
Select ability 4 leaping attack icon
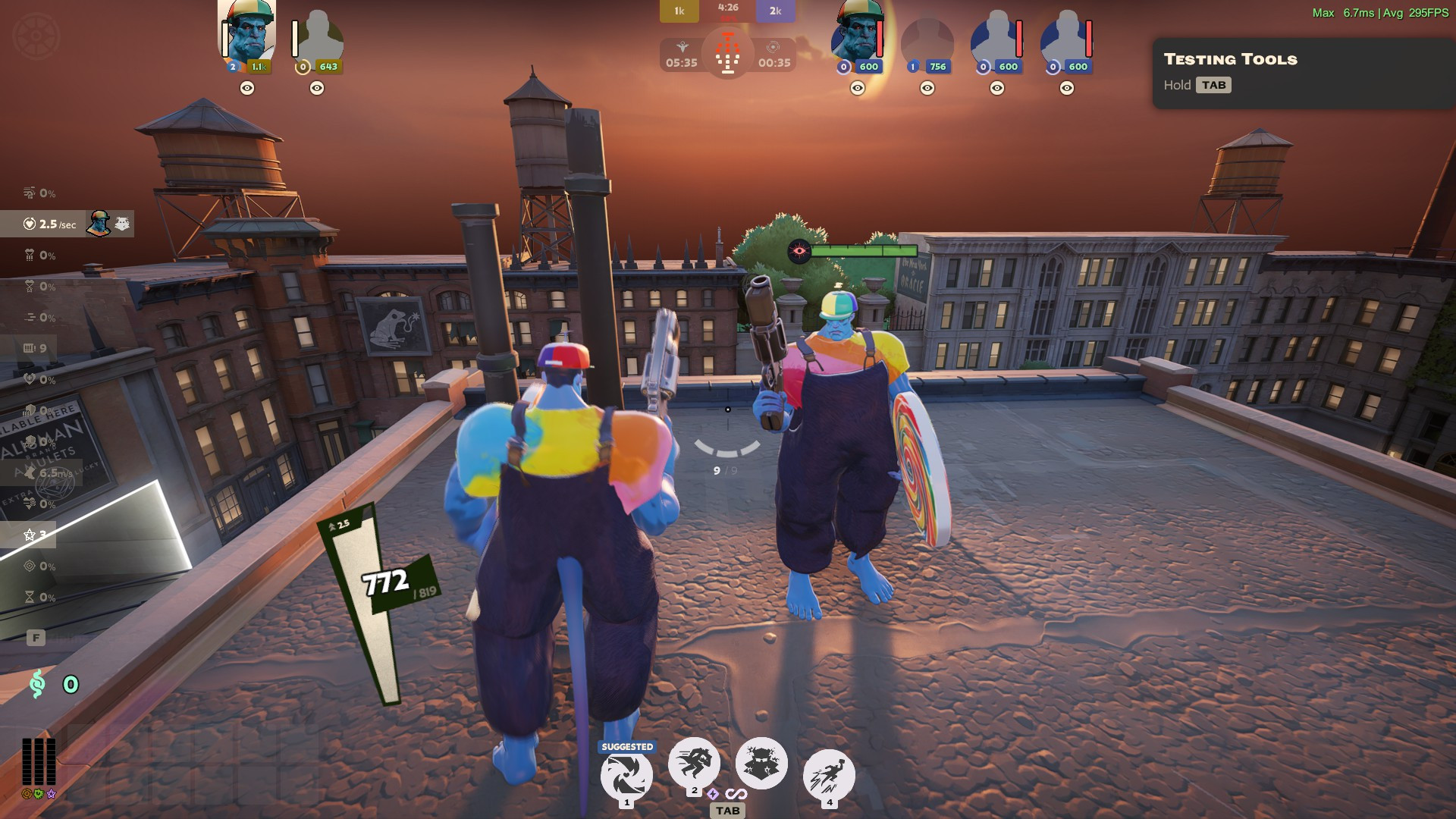pyautogui.click(x=829, y=772)
